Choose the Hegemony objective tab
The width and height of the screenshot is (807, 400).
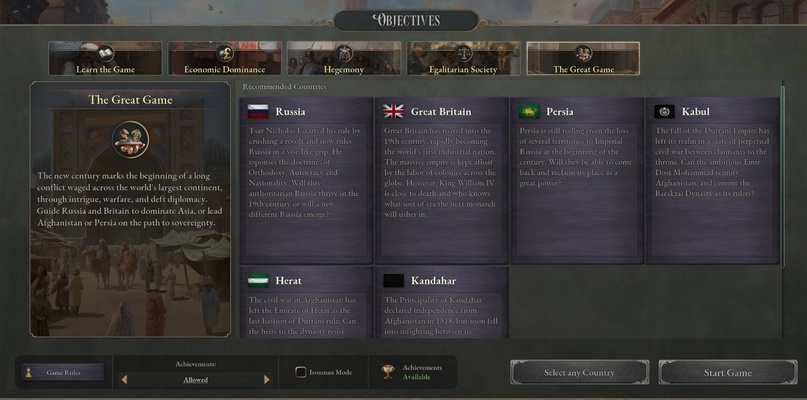coord(344,59)
